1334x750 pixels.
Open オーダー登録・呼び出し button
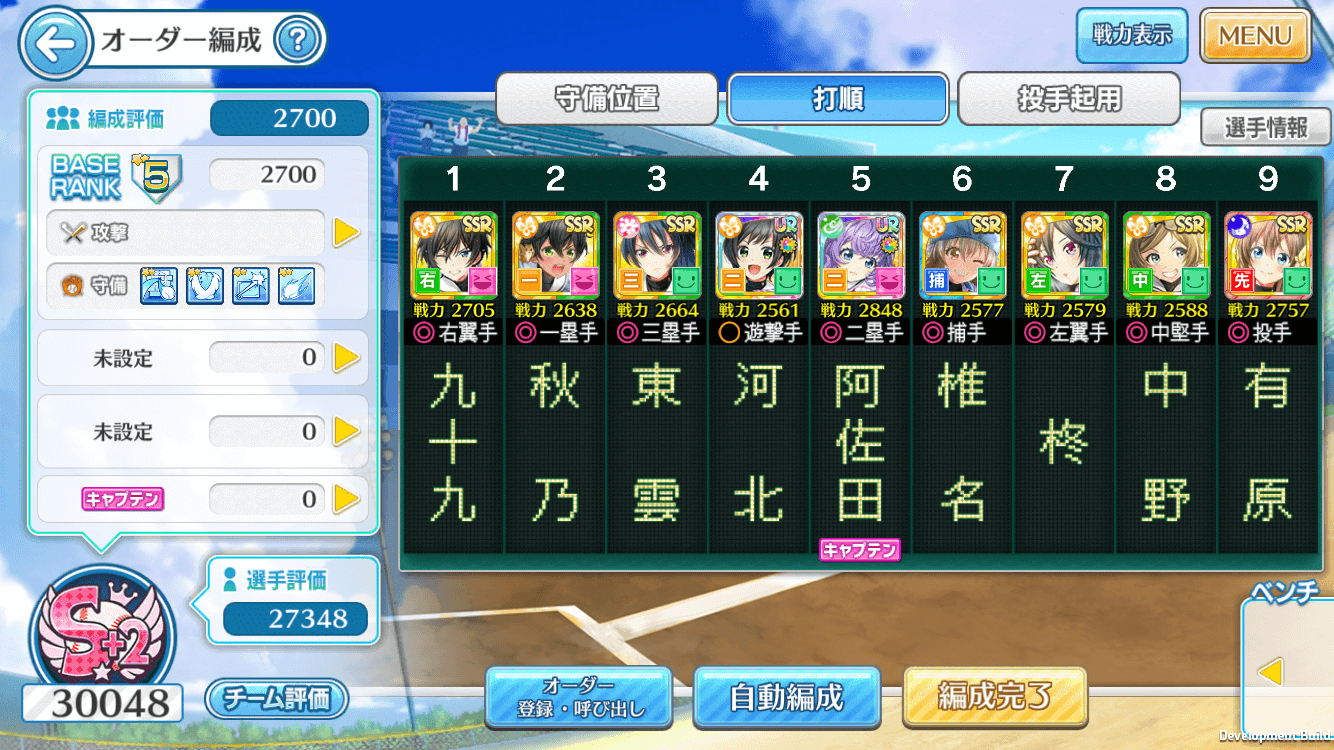pos(579,697)
